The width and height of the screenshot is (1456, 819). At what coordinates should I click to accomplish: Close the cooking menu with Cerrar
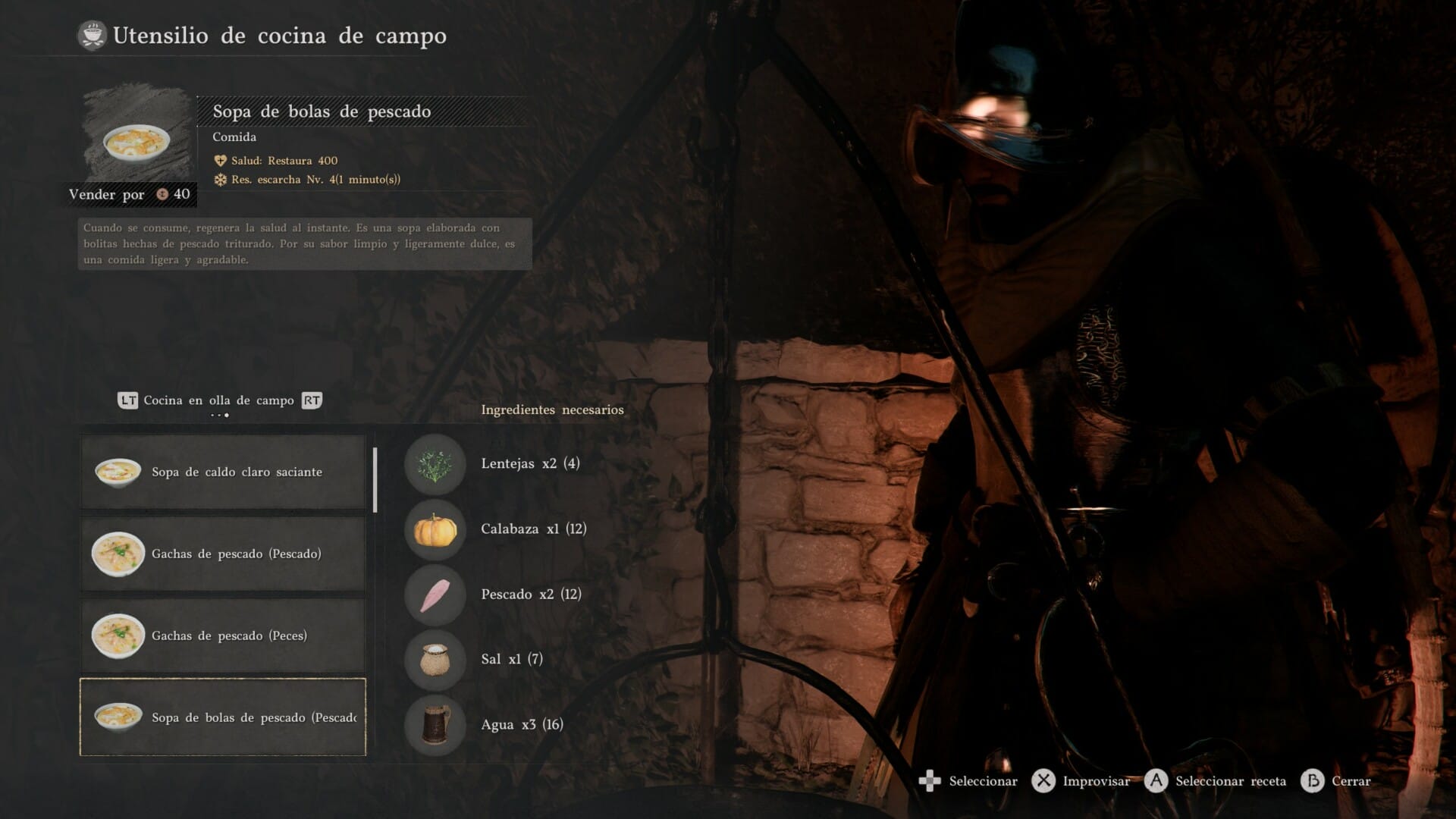coord(1336,781)
